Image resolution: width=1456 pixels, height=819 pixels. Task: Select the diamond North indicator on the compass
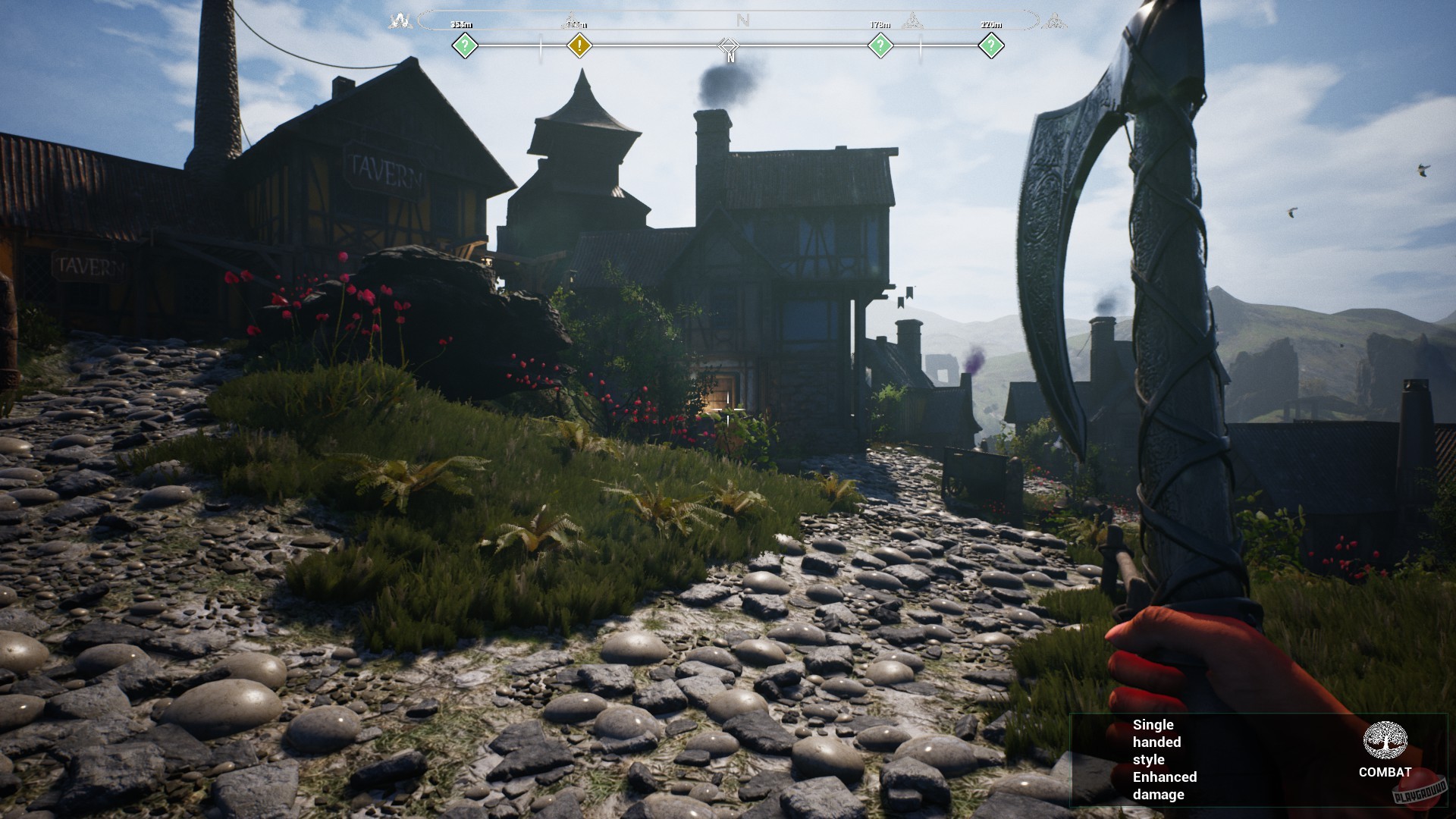730,45
